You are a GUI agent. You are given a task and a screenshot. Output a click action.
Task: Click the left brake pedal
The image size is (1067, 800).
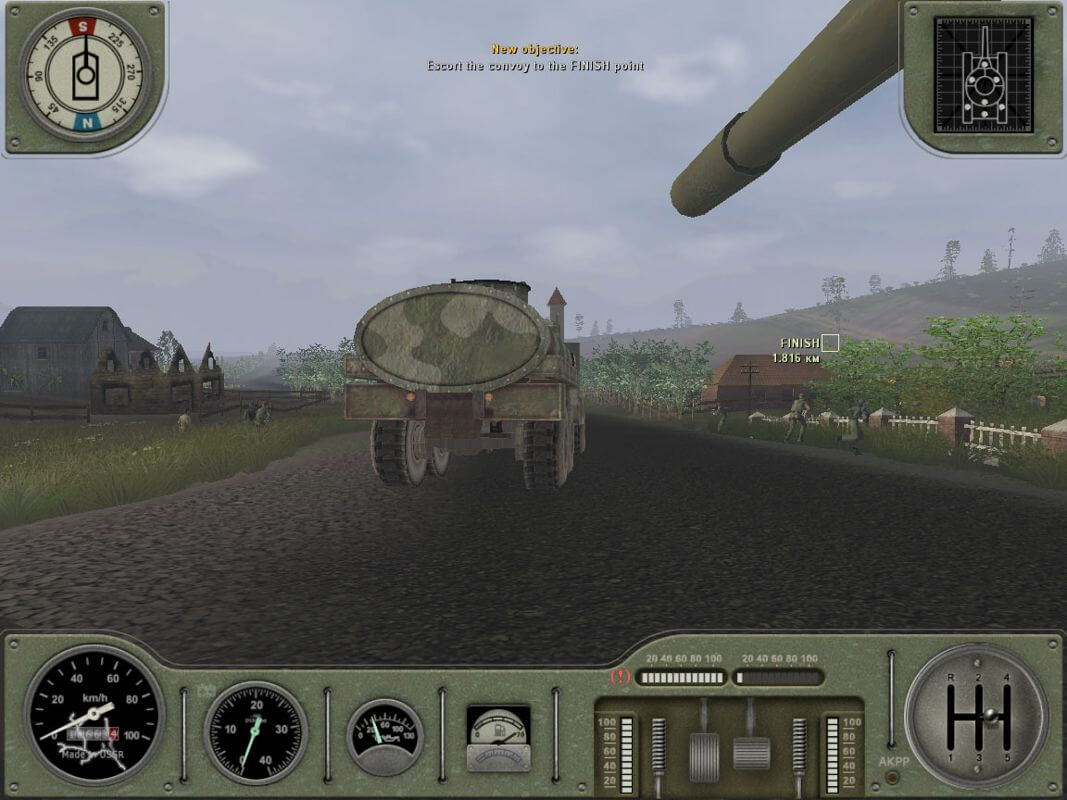click(704, 755)
